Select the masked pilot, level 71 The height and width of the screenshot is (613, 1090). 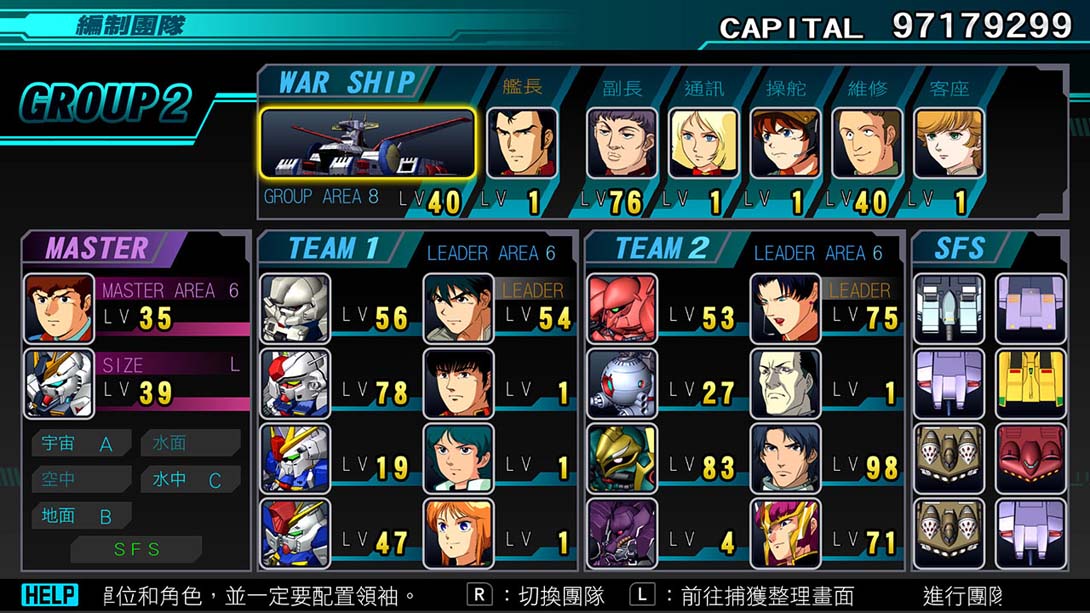pos(785,534)
